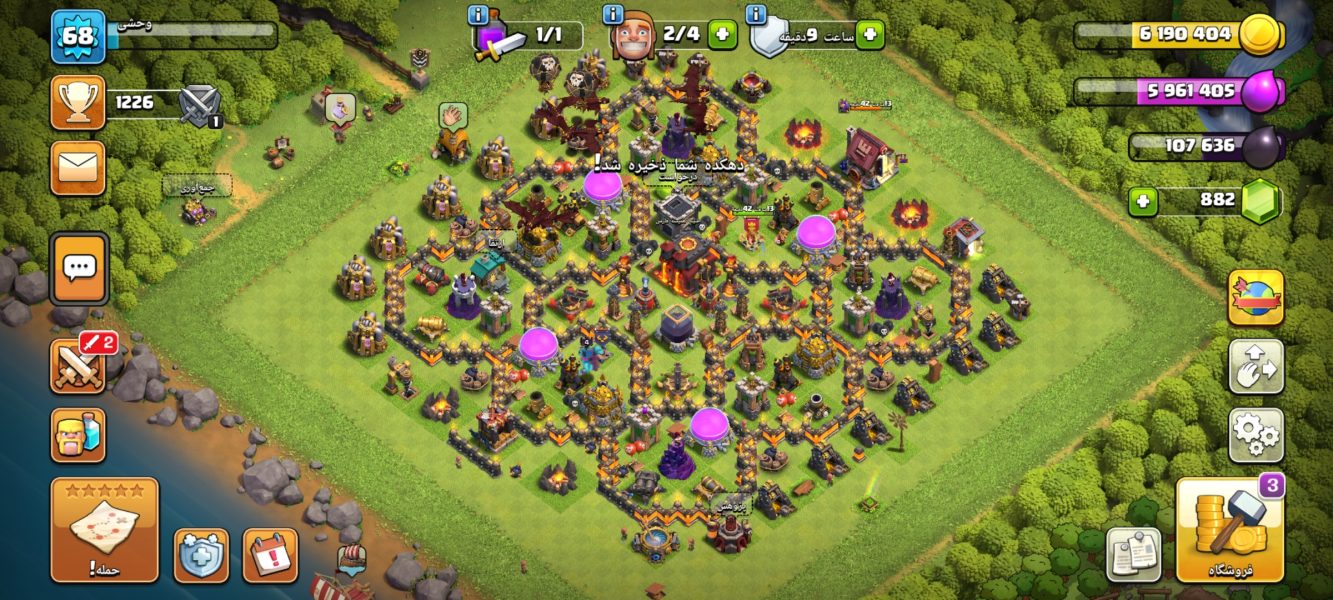Tap the level 68 experience badge
Viewport: 1333px width, 600px height.
click(78, 36)
